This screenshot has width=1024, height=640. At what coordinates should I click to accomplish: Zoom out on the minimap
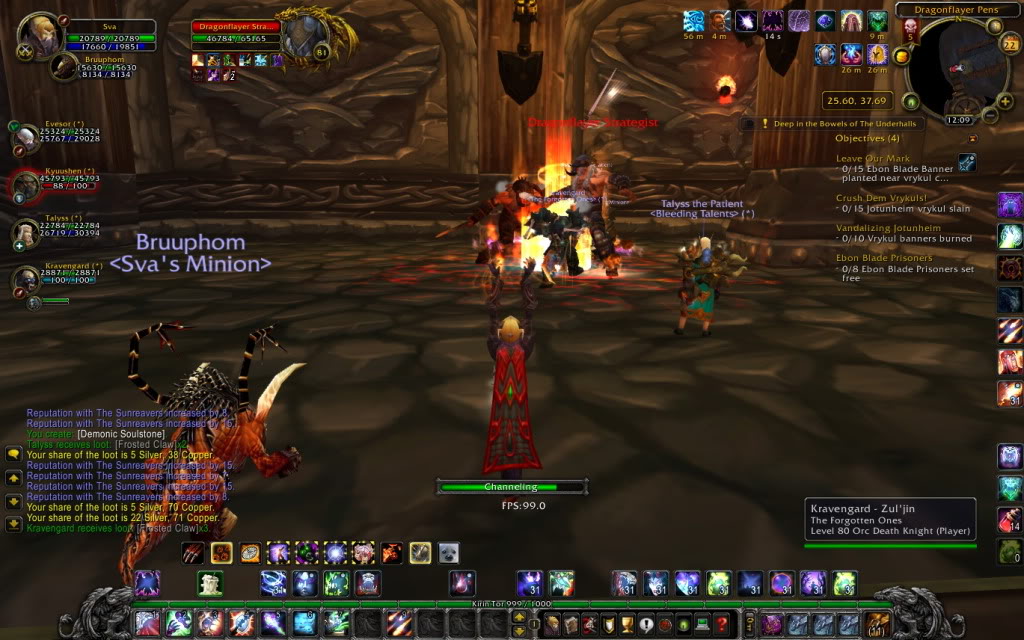pos(990,114)
